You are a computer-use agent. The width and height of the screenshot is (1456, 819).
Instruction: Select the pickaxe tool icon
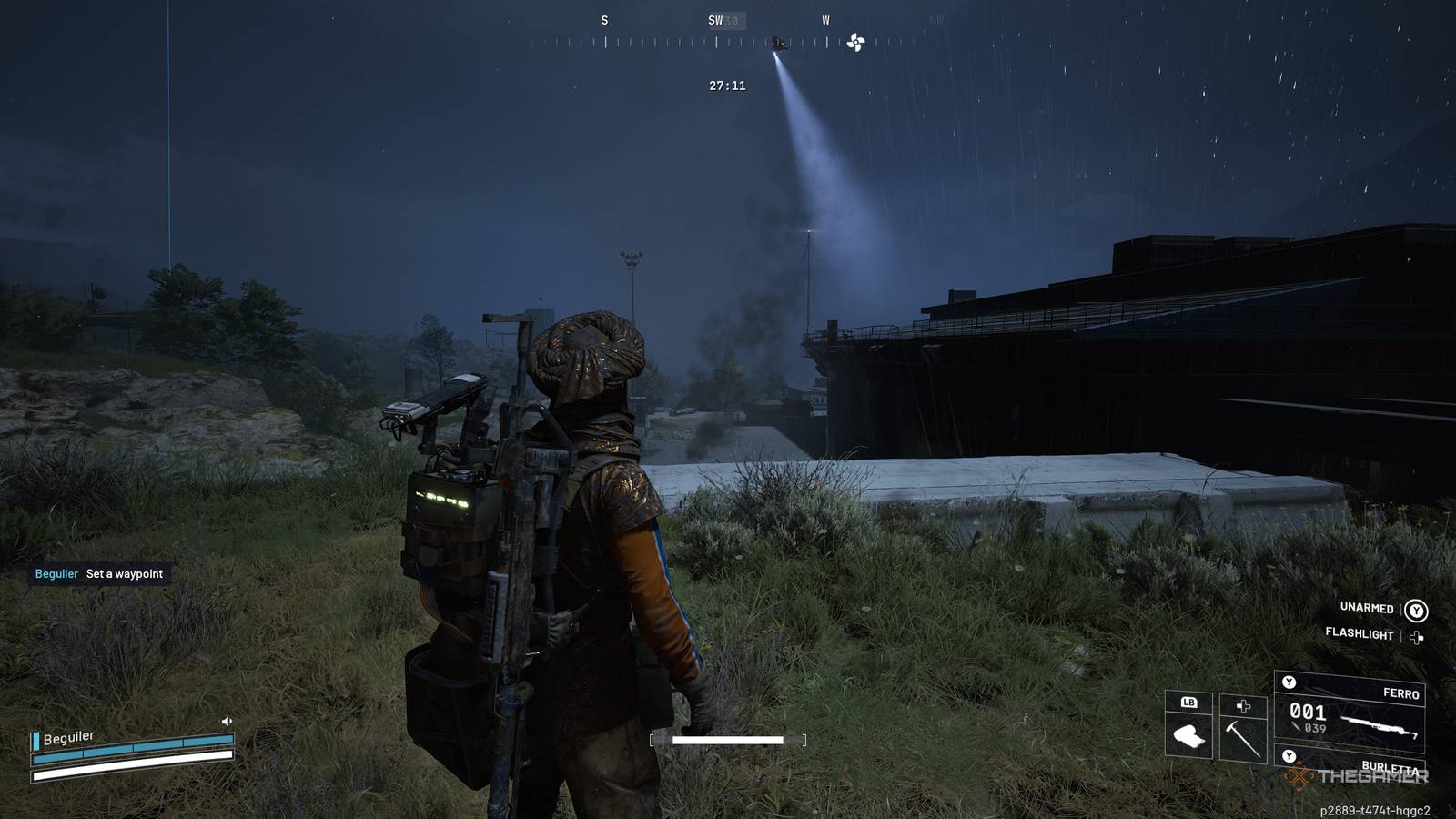tap(1241, 737)
